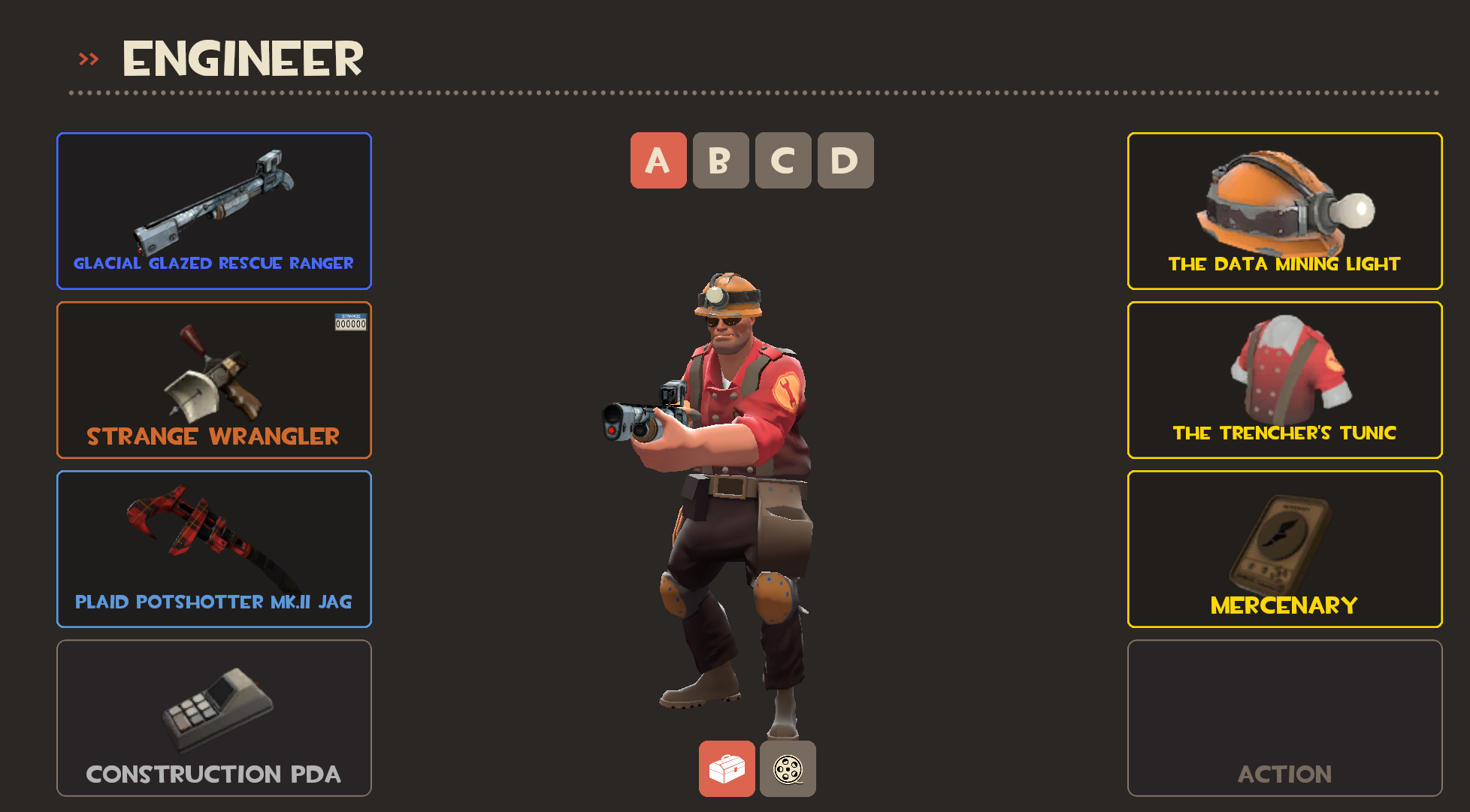Open the Strange Wrangler weapon slot
This screenshot has height=812, width=1470.
(214, 380)
